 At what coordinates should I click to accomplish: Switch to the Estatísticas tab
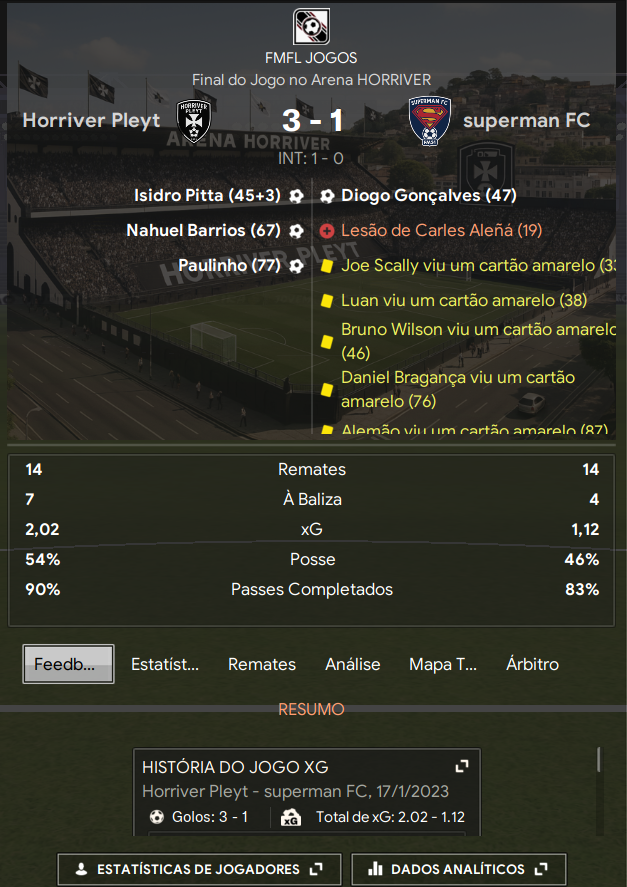point(165,664)
